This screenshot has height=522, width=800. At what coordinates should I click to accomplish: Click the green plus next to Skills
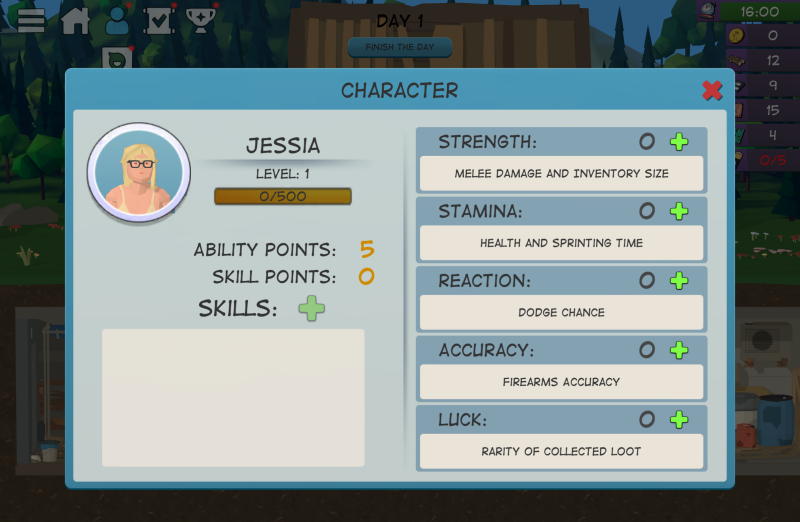pyautogui.click(x=312, y=309)
